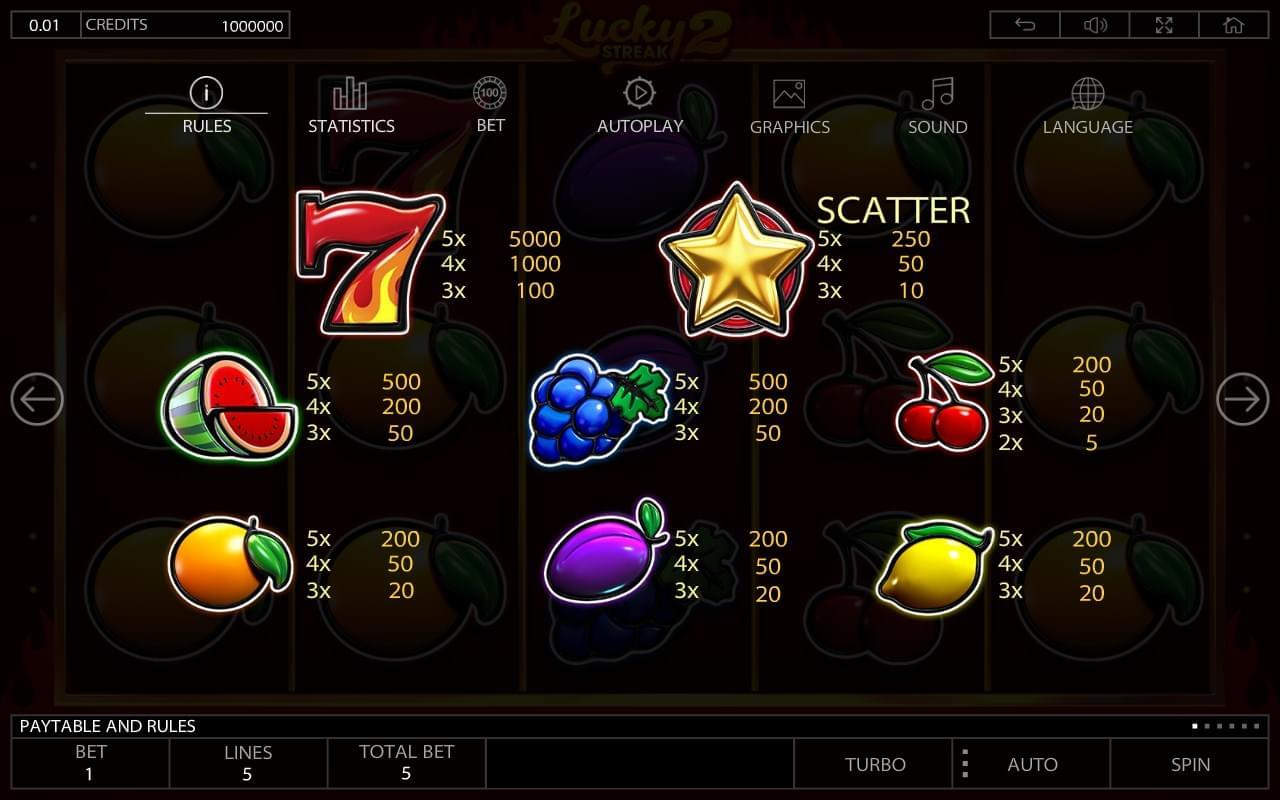Go to the previous paytable page
This screenshot has height=800, width=1280.
pos(37,399)
